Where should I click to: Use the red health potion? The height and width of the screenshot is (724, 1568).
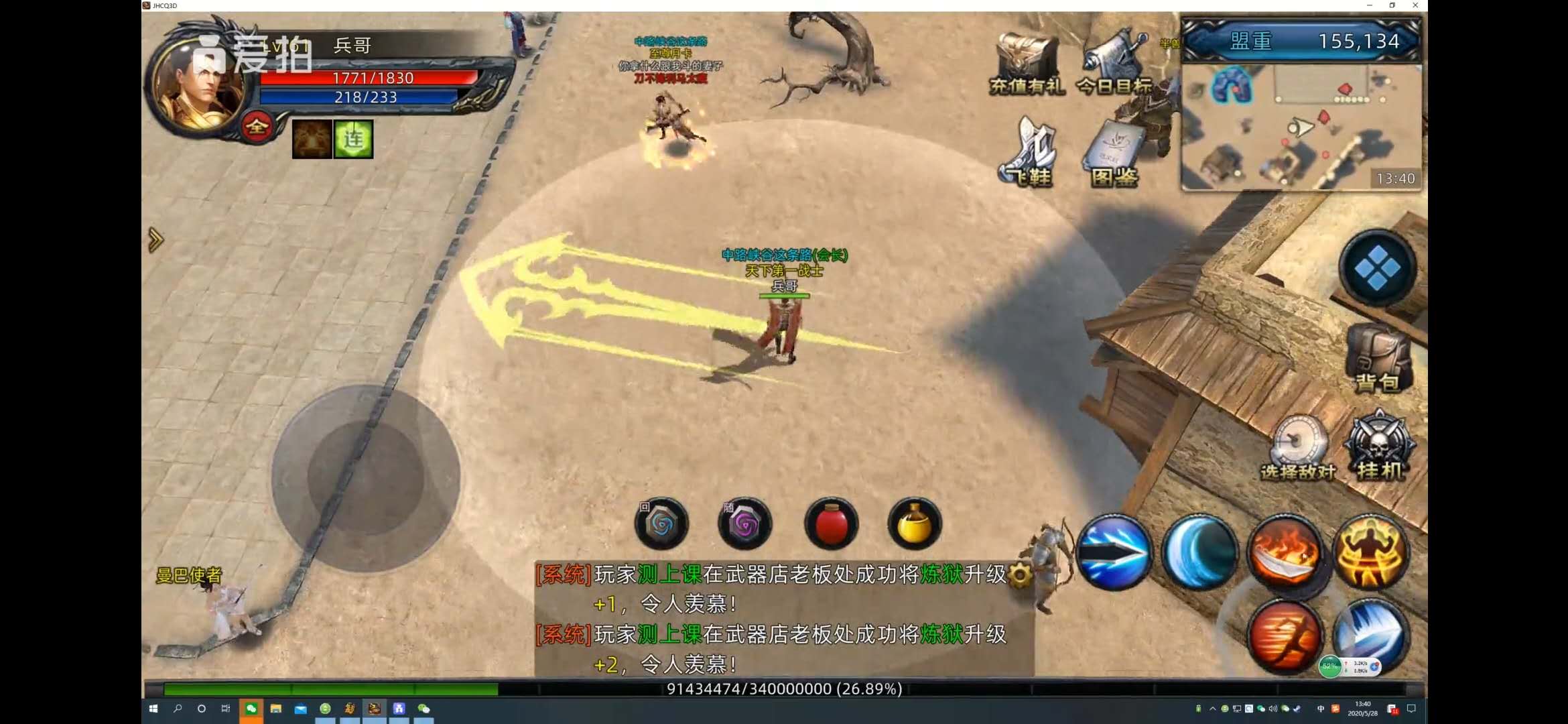[831, 524]
